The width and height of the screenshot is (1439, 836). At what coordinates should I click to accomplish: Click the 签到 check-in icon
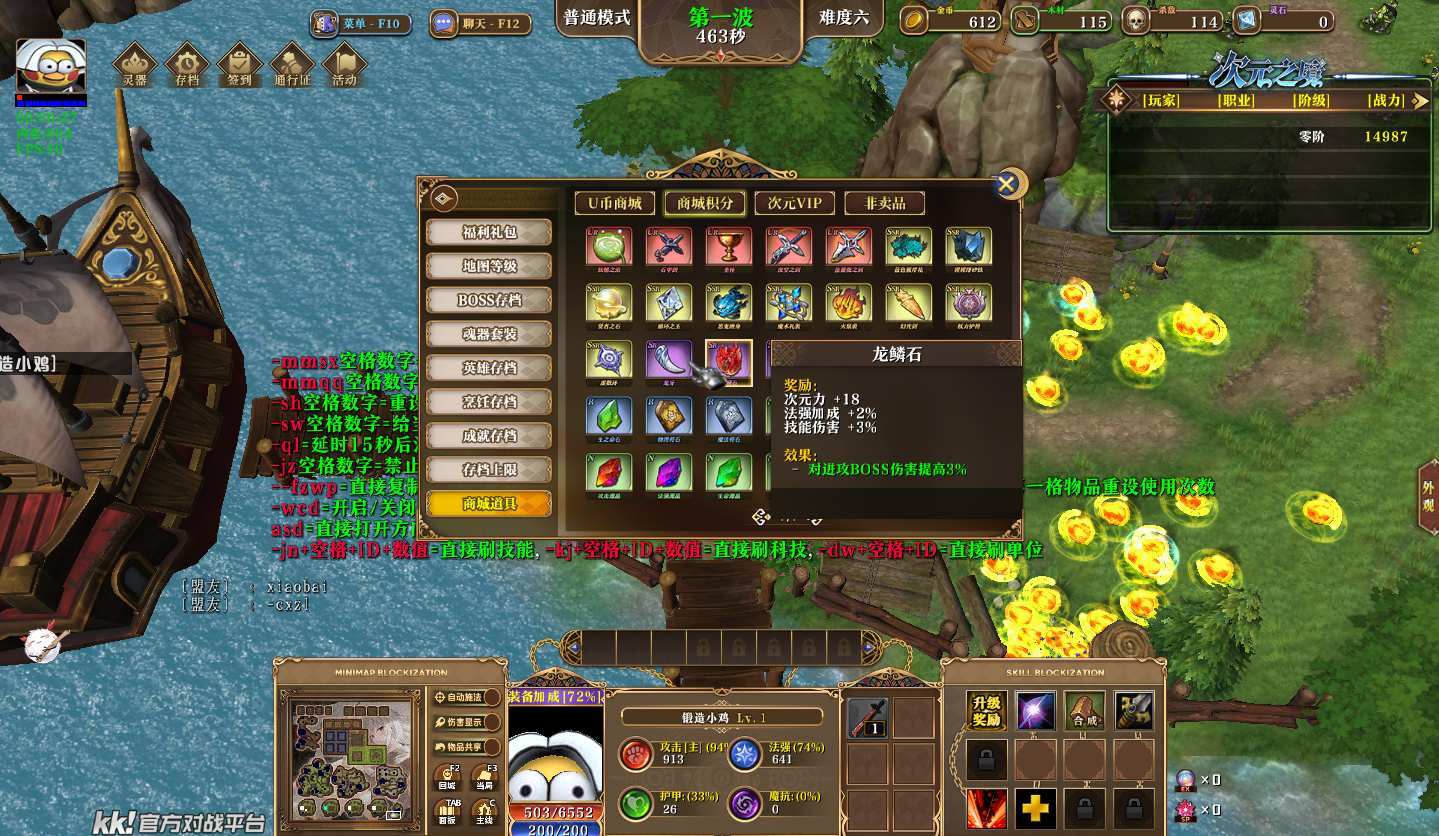[x=239, y=65]
